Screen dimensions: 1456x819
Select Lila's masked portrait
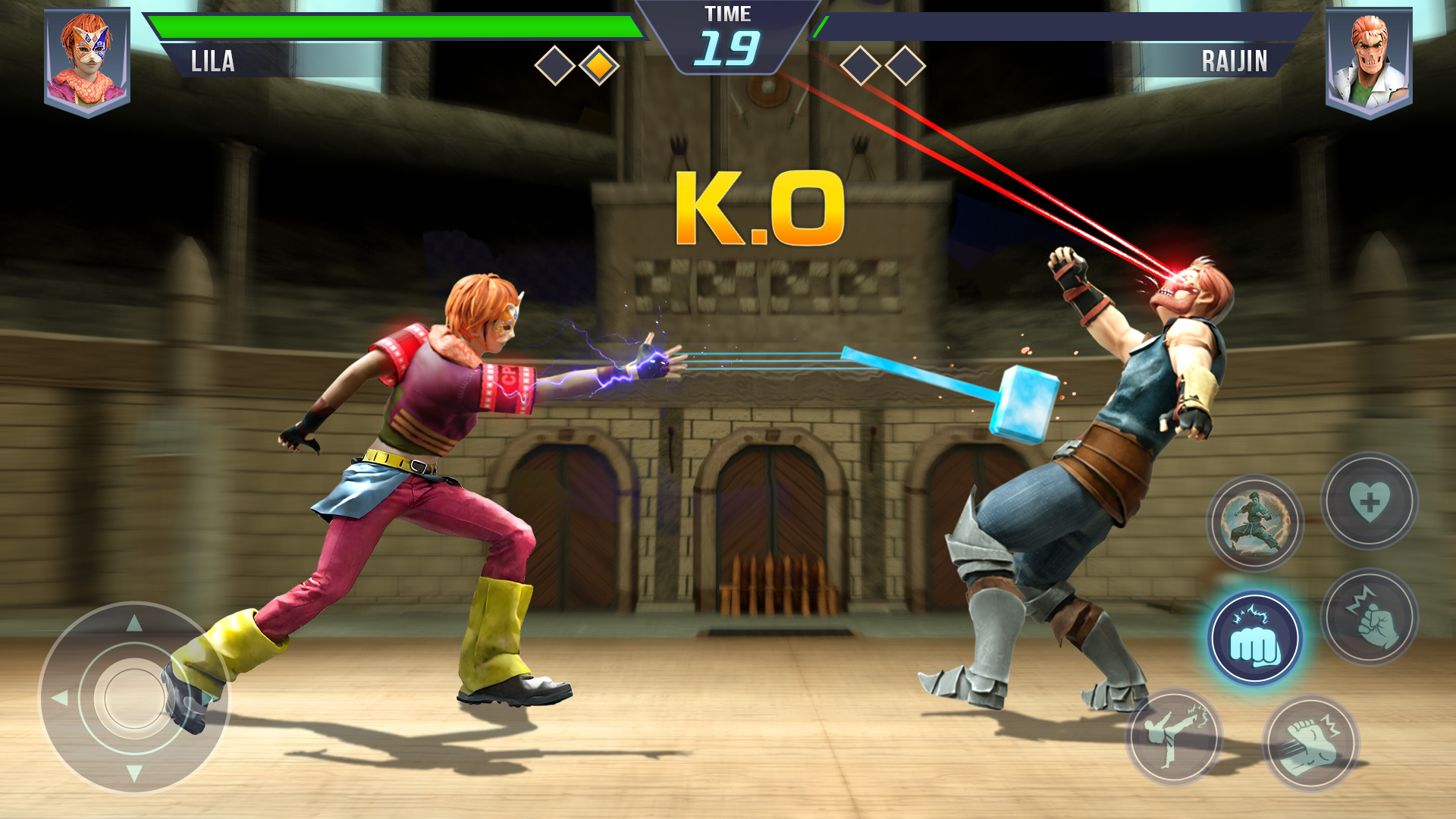[87, 61]
